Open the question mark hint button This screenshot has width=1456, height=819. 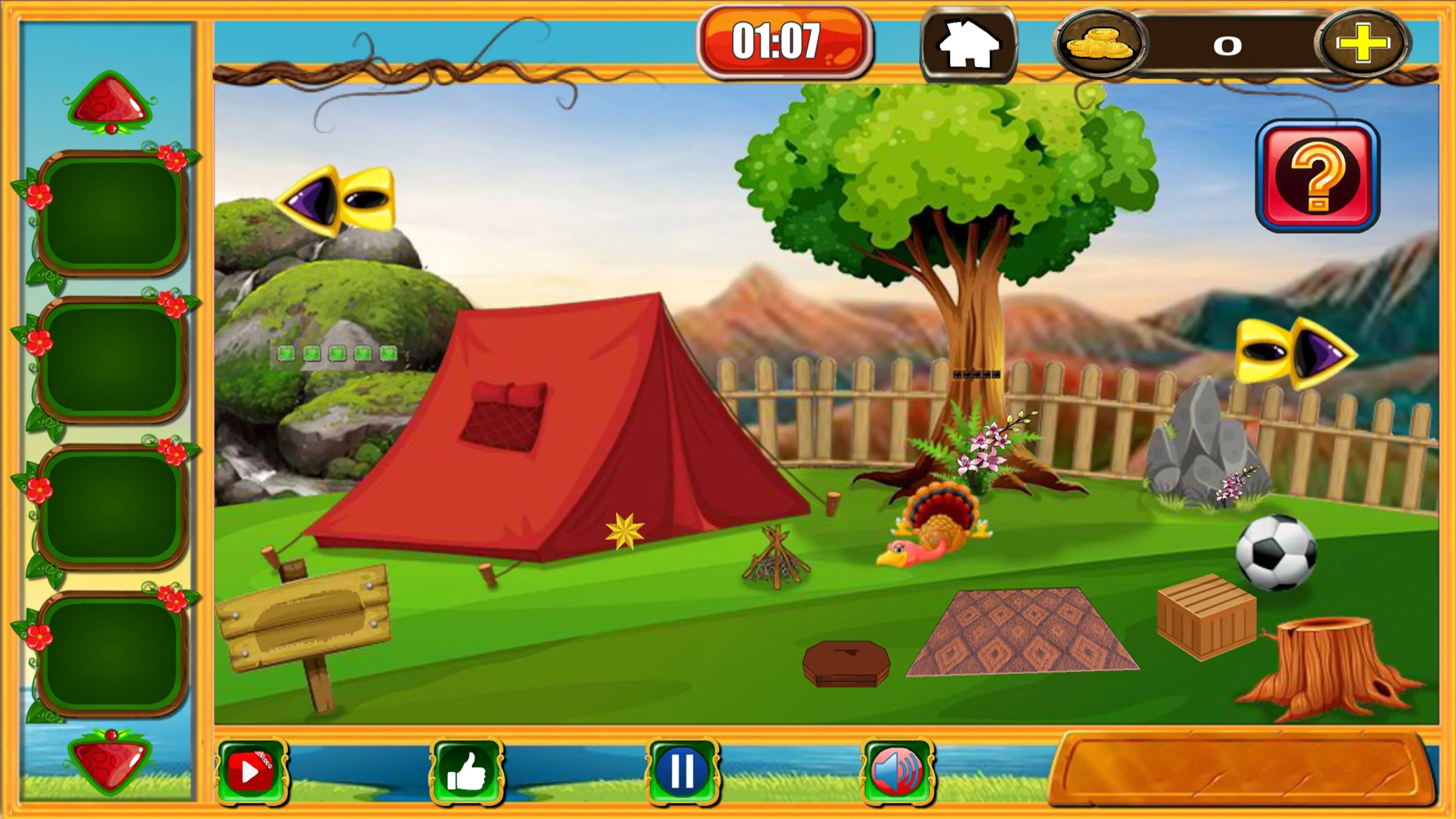1318,176
